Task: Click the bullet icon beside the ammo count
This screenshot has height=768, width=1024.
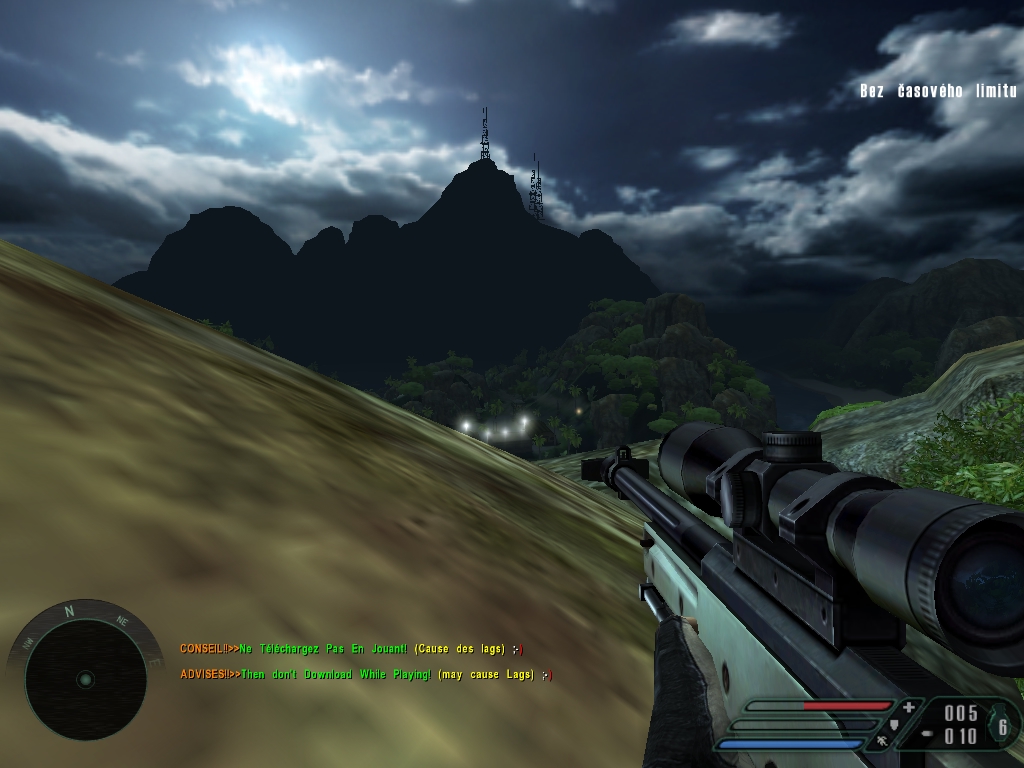Action: (x=927, y=733)
